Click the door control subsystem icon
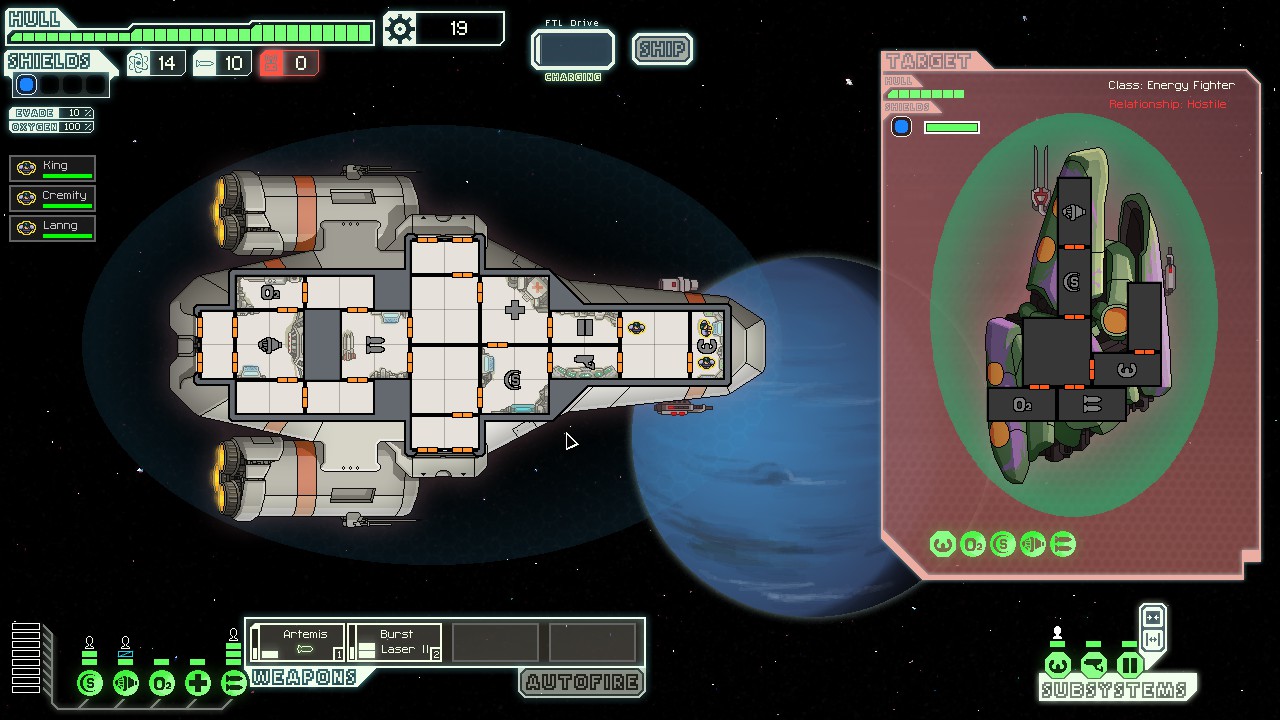This screenshot has width=1280, height=720. (1129, 665)
